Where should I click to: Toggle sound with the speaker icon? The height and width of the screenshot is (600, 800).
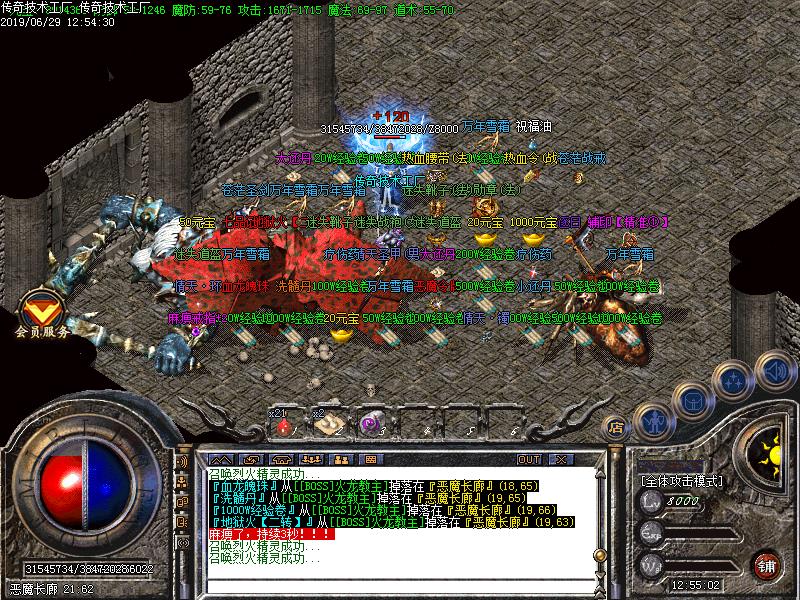coord(775,373)
